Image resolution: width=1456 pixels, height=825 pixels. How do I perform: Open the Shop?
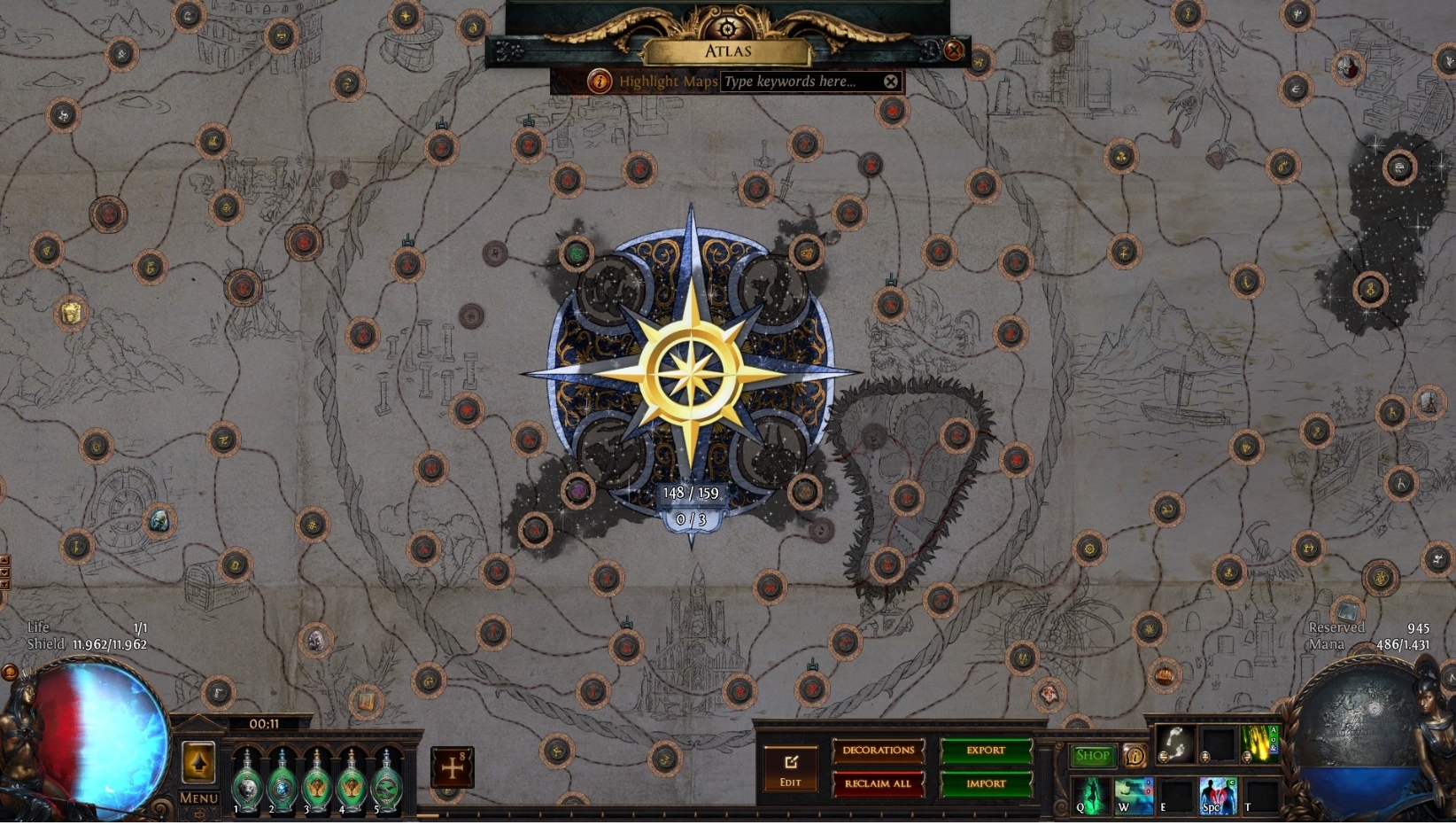[x=1094, y=755]
